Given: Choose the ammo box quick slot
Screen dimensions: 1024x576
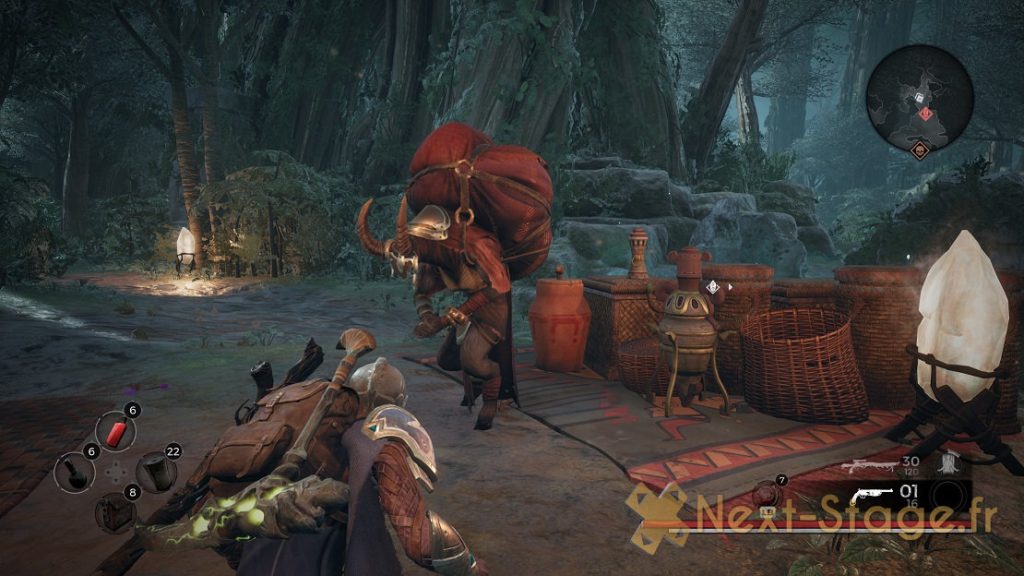Looking at the screenshot, I should 115,511.
